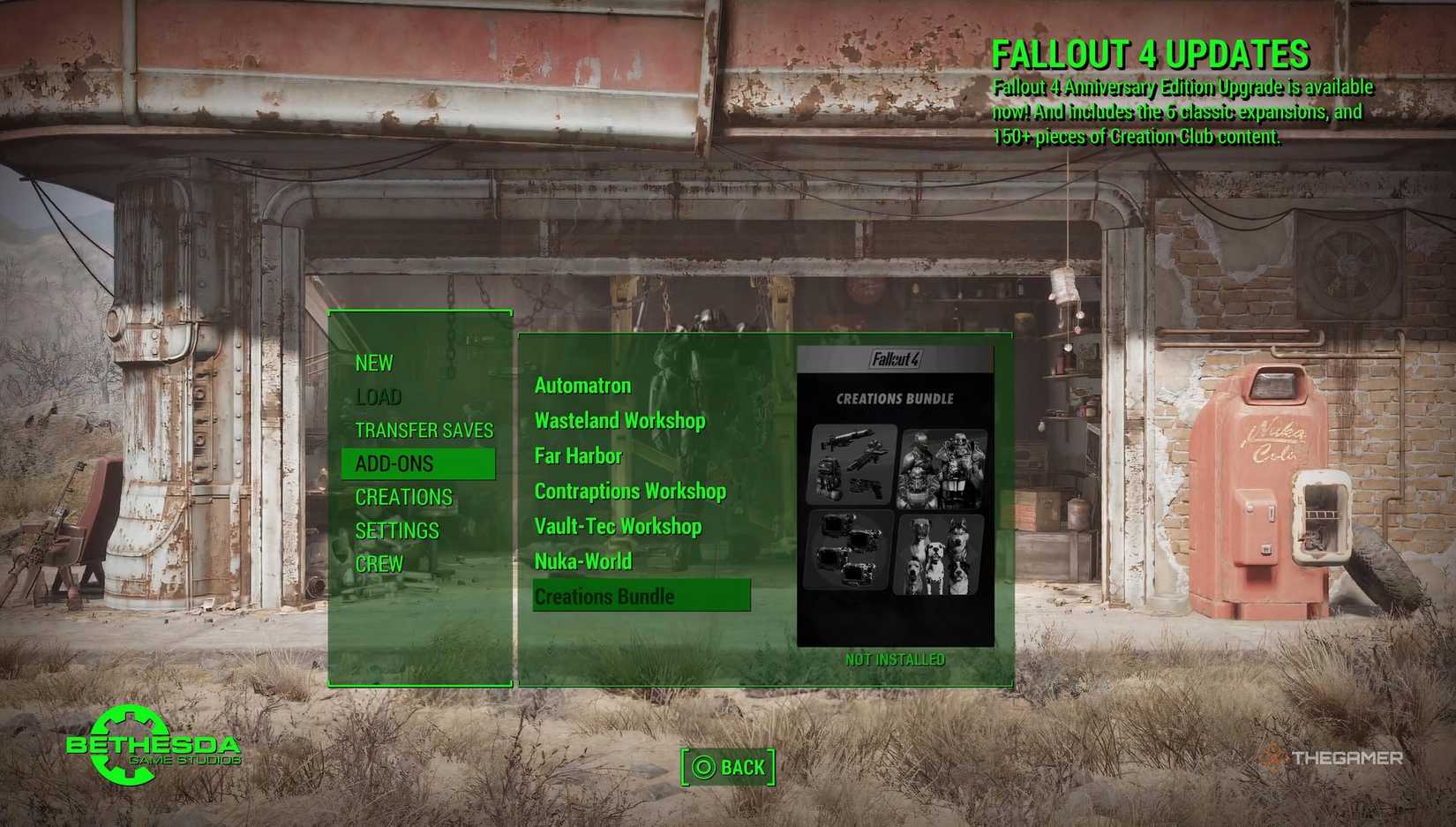Select TRANSFER SAVES from the menu
1456x827 pixels.
pyautogui.click(x=424, y=430)
